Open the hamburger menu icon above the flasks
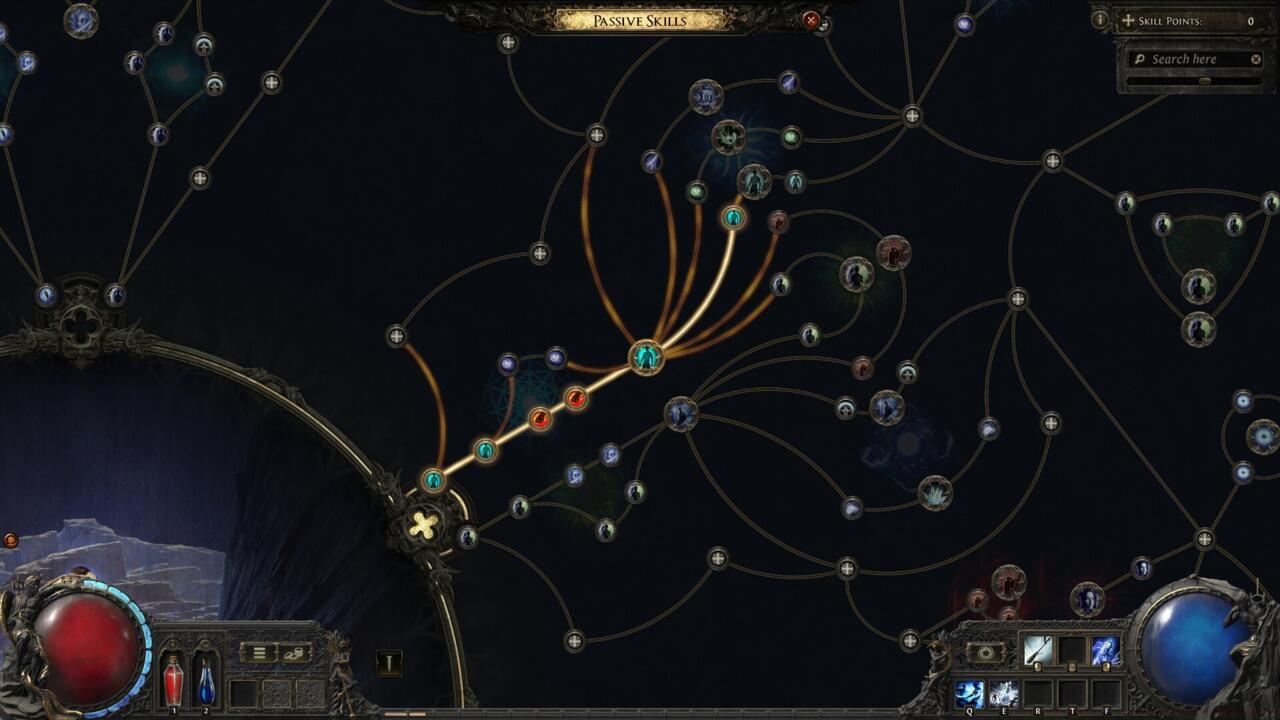Viewport: 1280px width, 720px height. click(257, 652)
